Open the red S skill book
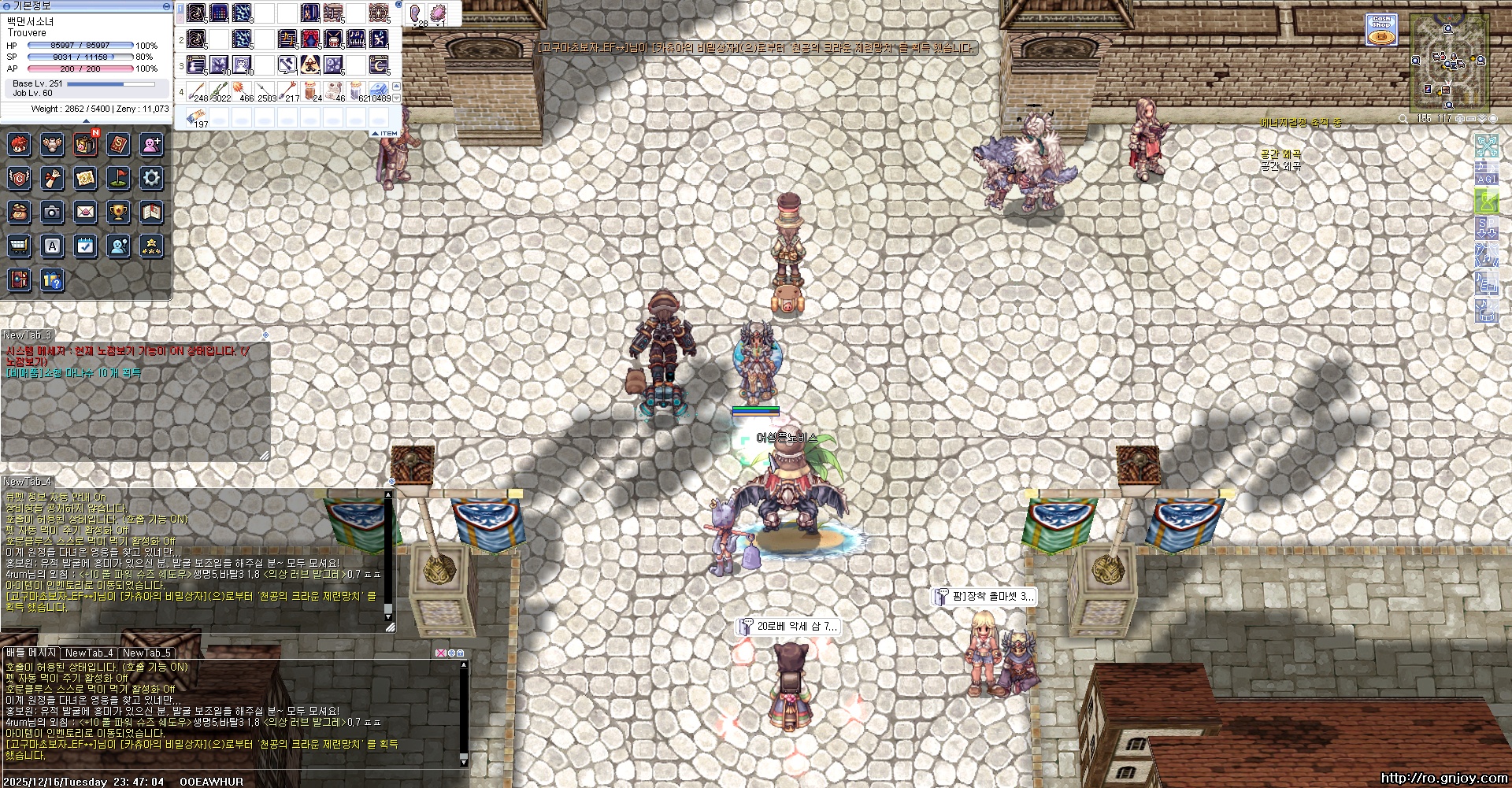Screen dimensions: 1512x788 click(x=118, y=144)
